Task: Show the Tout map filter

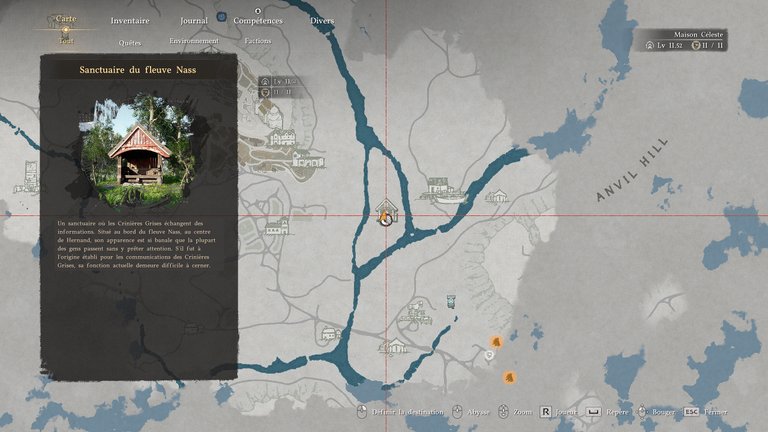Action: coord(66,41)
